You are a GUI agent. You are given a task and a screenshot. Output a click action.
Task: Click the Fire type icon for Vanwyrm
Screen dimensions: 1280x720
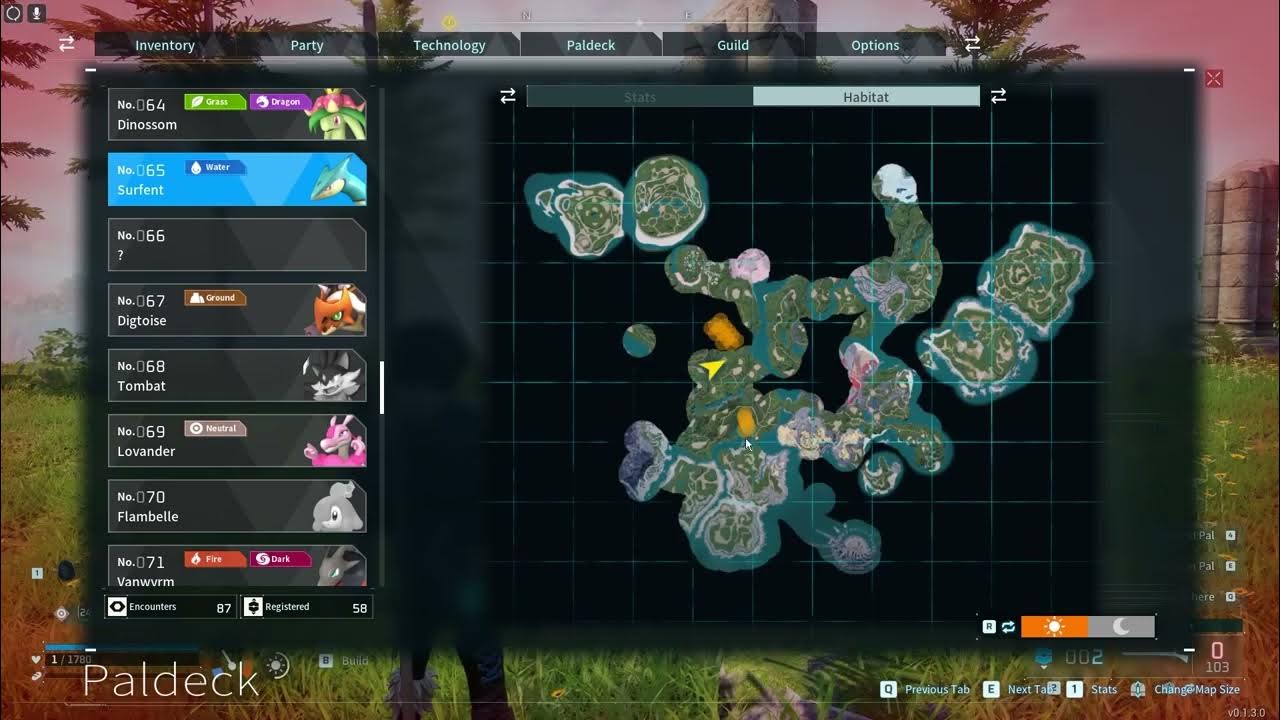(213, 558)
